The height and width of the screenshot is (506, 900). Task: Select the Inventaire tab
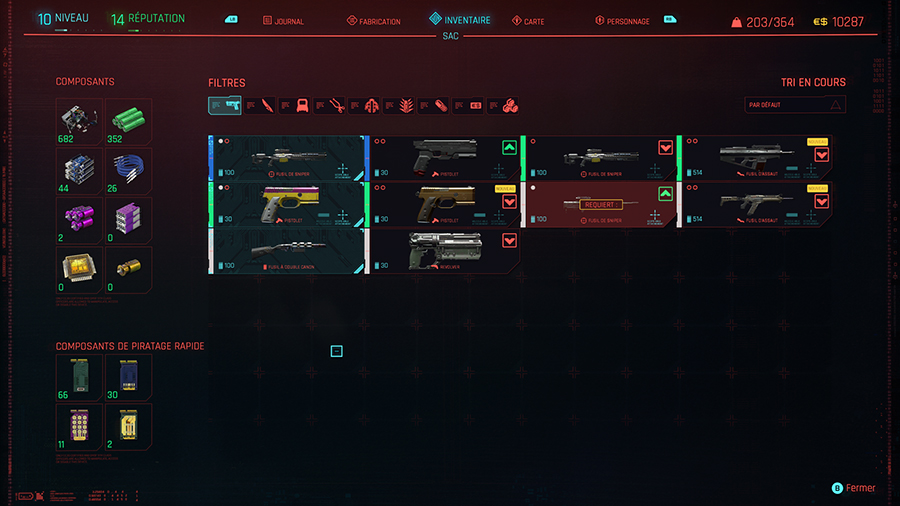(460, 20)
